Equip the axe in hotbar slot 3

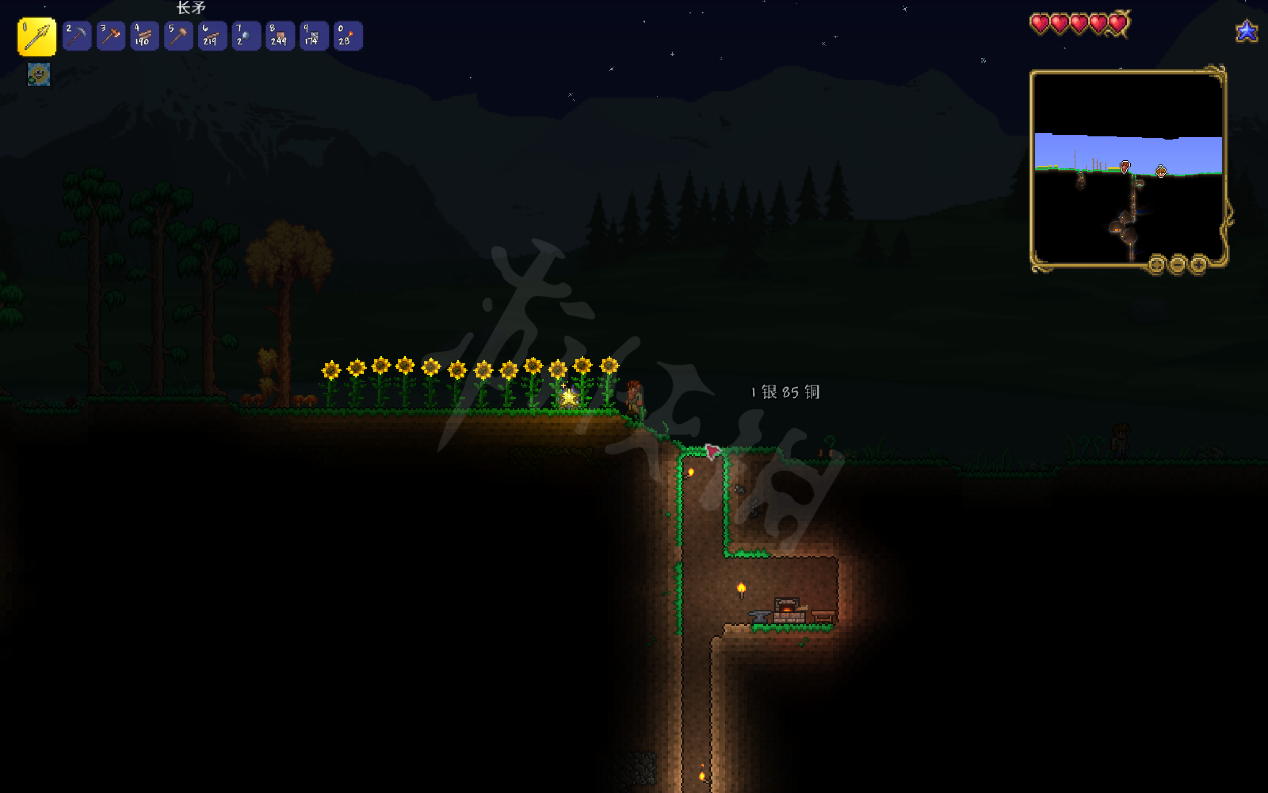tap(111, 37)
